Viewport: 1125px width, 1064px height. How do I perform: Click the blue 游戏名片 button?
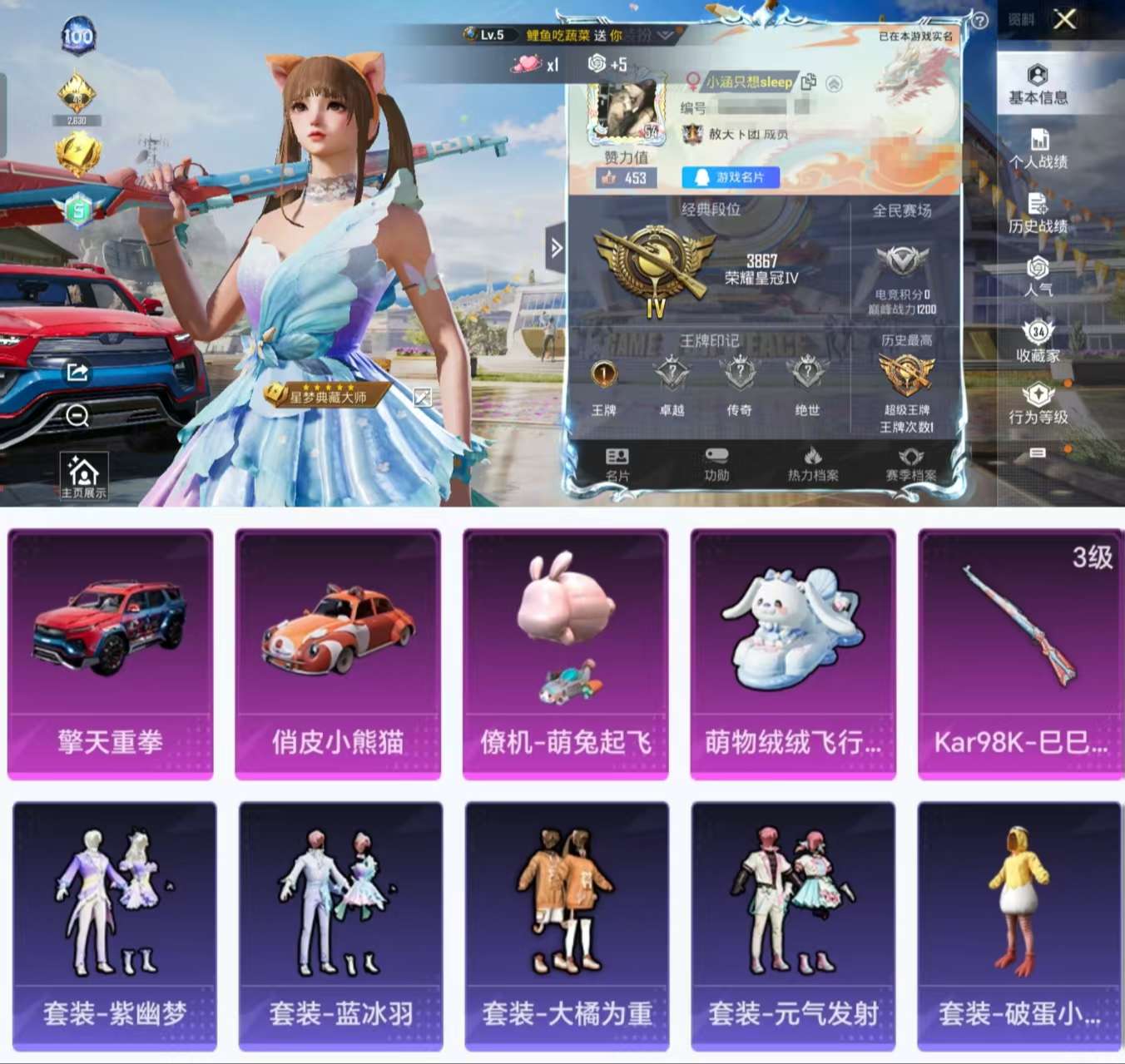tap(731, 177)
